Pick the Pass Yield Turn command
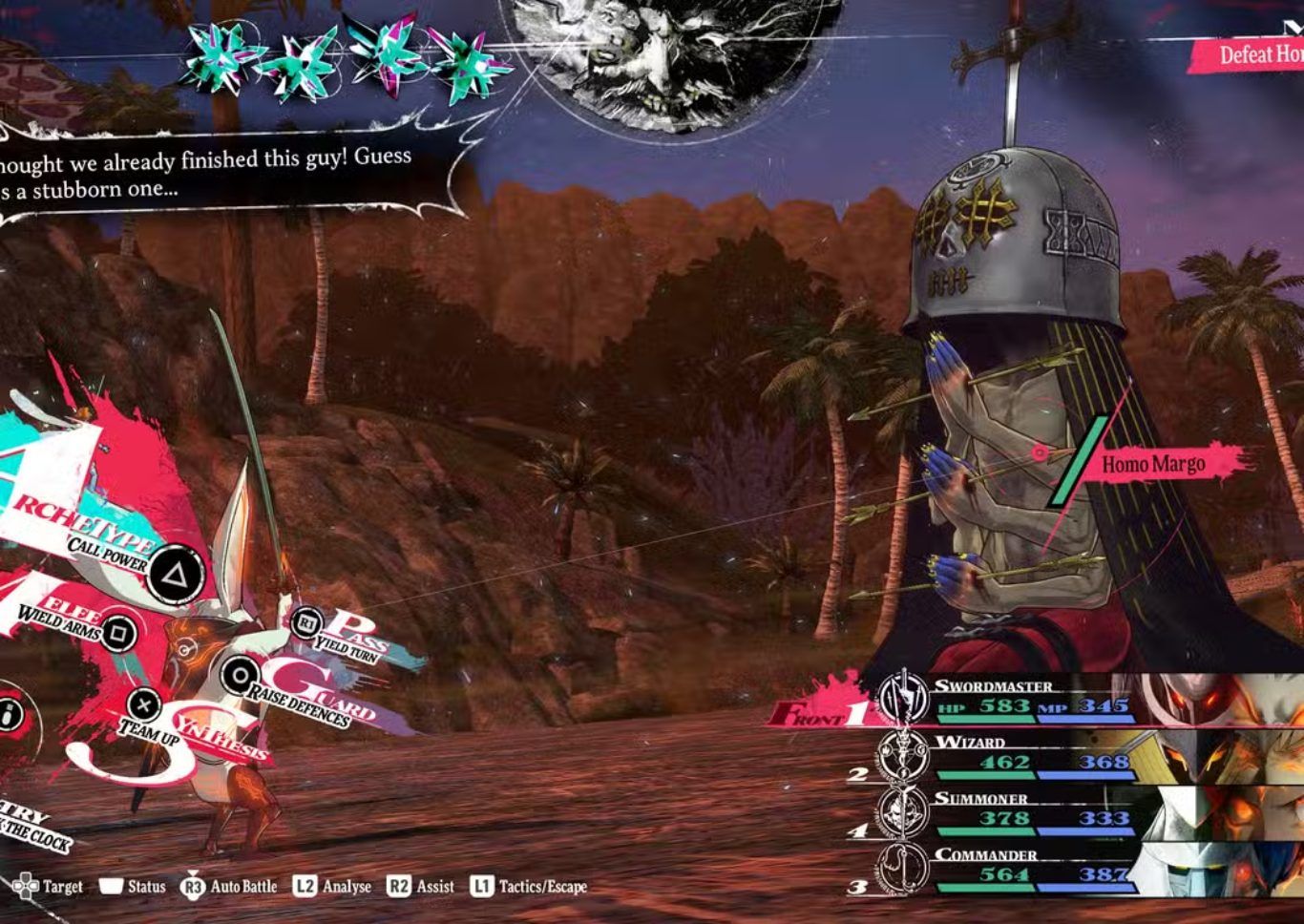The image size is (1304, 924). click(306, 624)
